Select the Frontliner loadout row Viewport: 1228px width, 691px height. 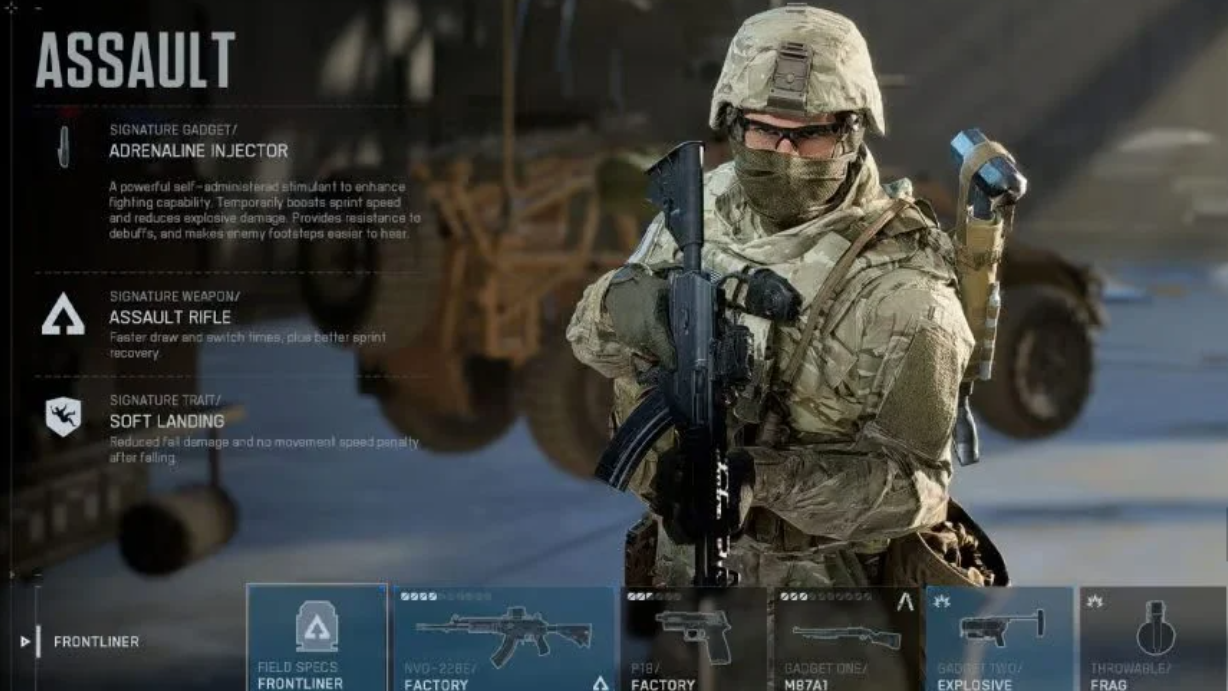pos(96,641)
